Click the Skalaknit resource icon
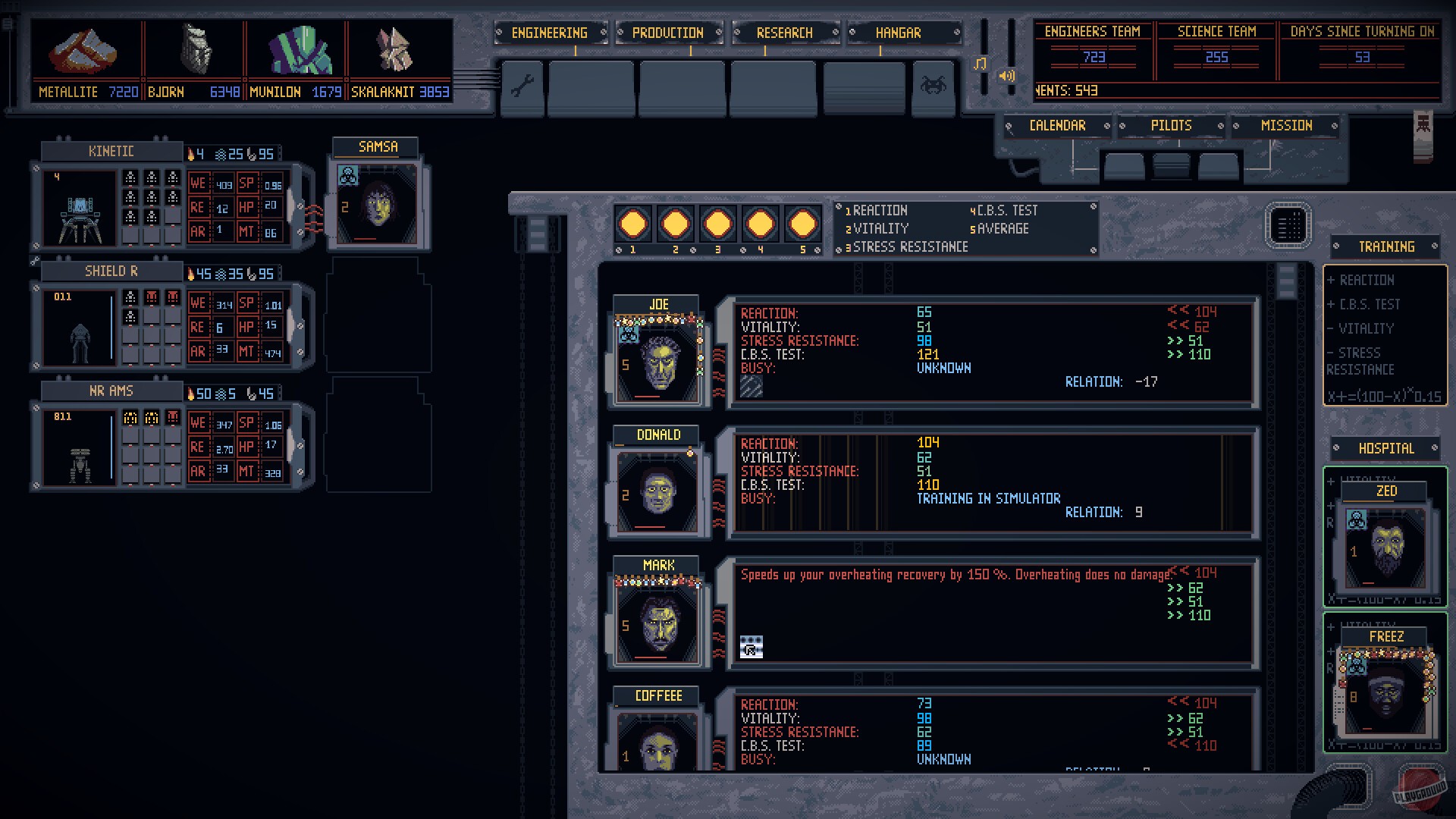The image size is (1456, 819). (x=394, y=49)
